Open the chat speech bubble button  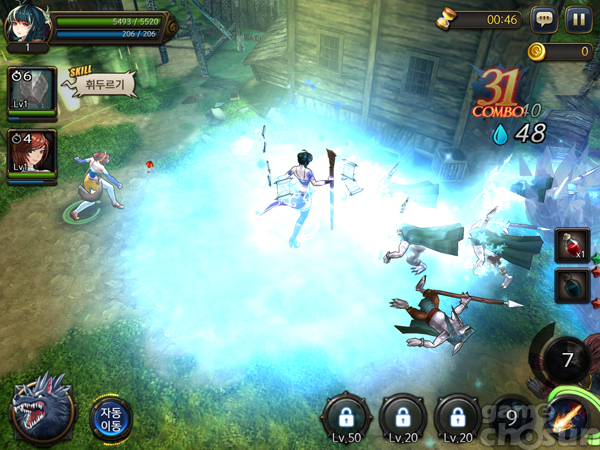pyautogui.click(x=544, y=19)
